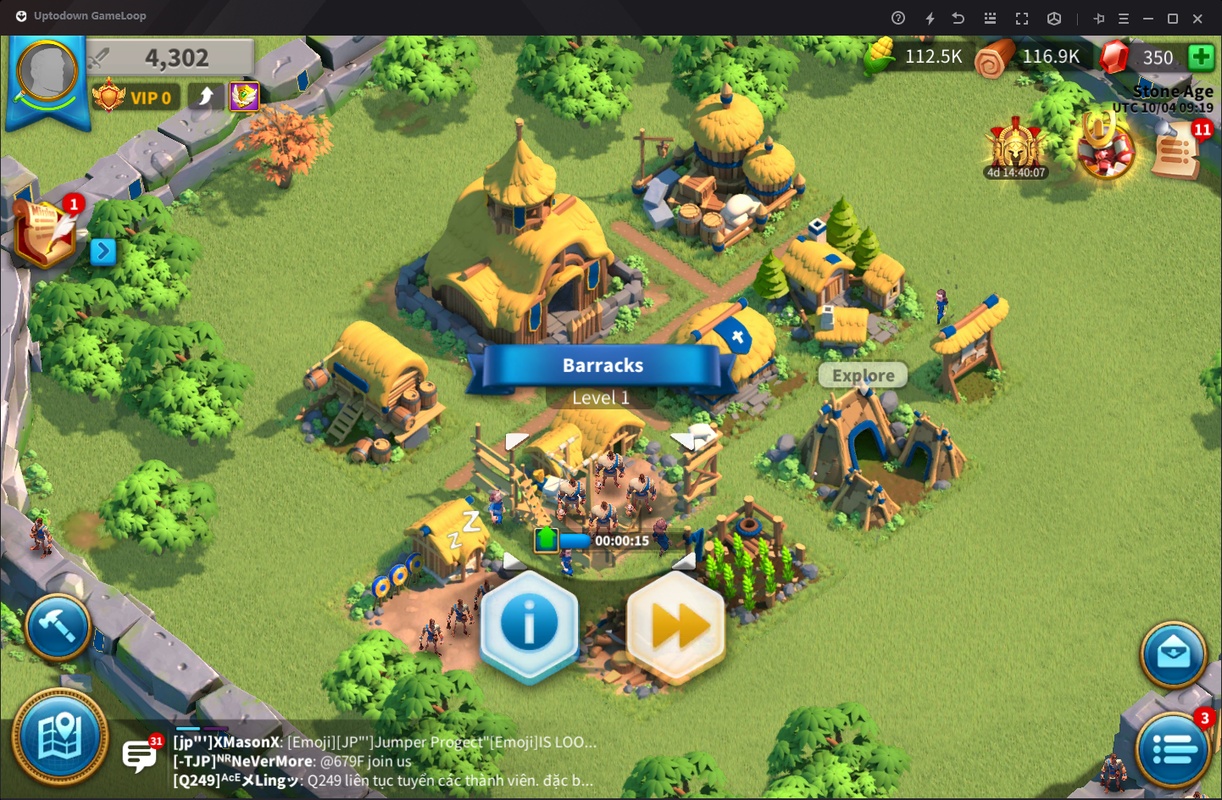Open the VIP 0 panel

click(136, 97)
